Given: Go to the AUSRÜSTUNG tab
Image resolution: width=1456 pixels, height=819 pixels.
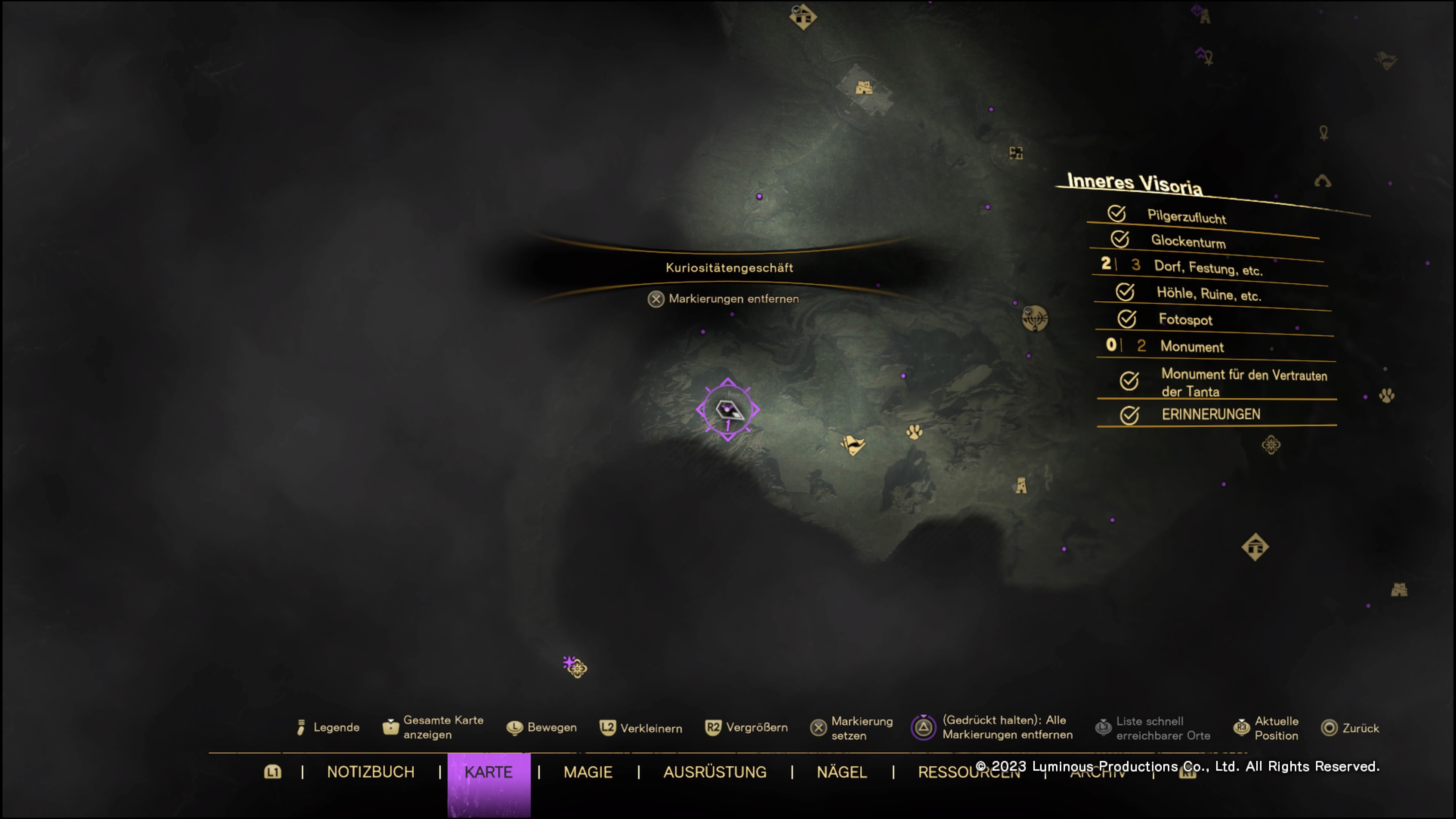Looking at the screenshot, I should (714, 772).
